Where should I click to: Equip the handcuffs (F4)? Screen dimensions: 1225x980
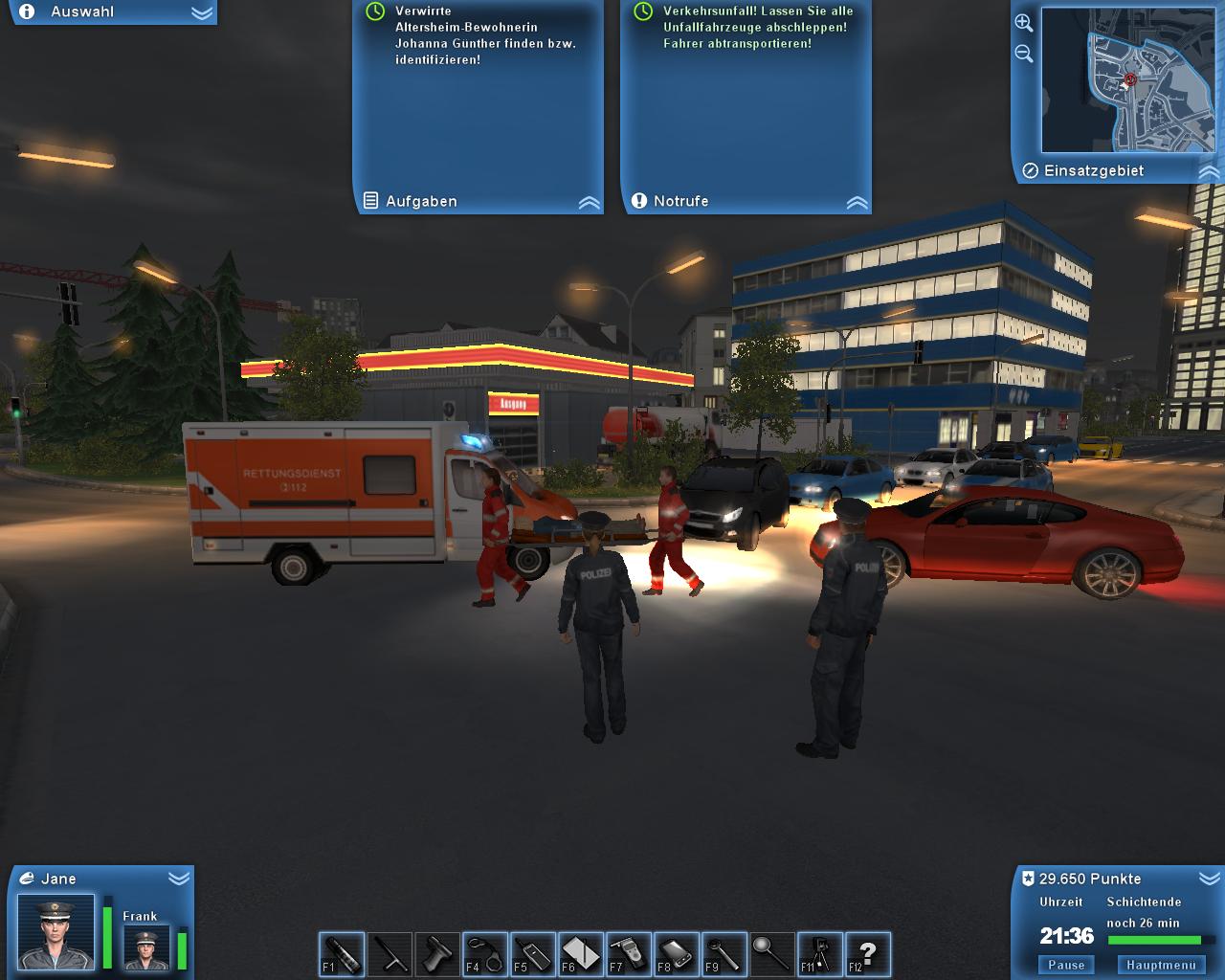click(x=483, y=954)
